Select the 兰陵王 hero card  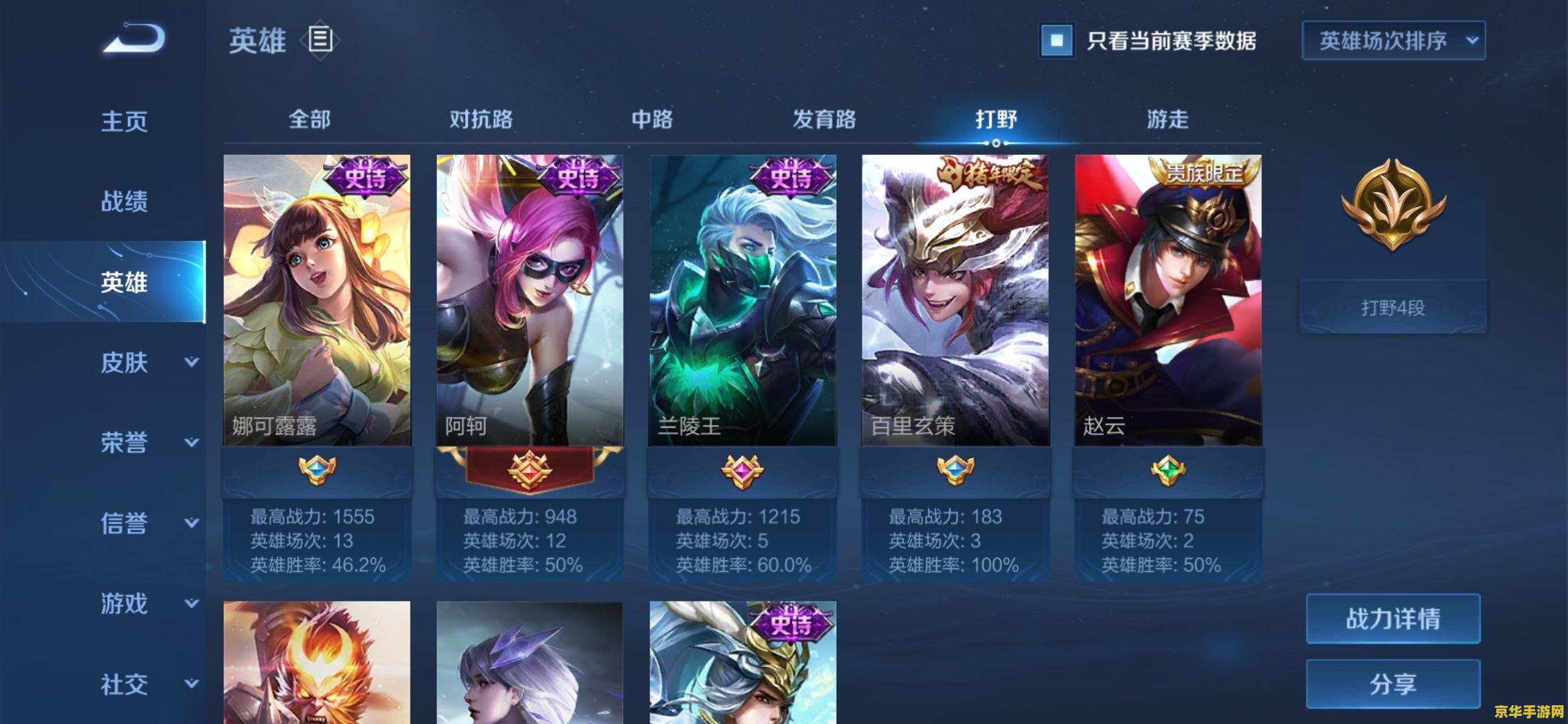pos(742,300)
